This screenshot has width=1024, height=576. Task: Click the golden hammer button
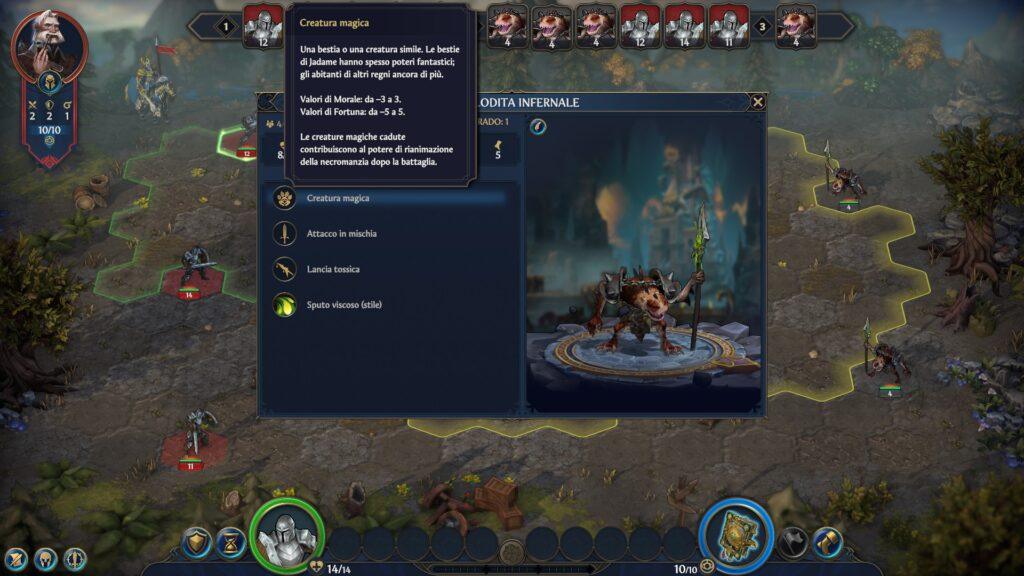[x=827, y=543]
